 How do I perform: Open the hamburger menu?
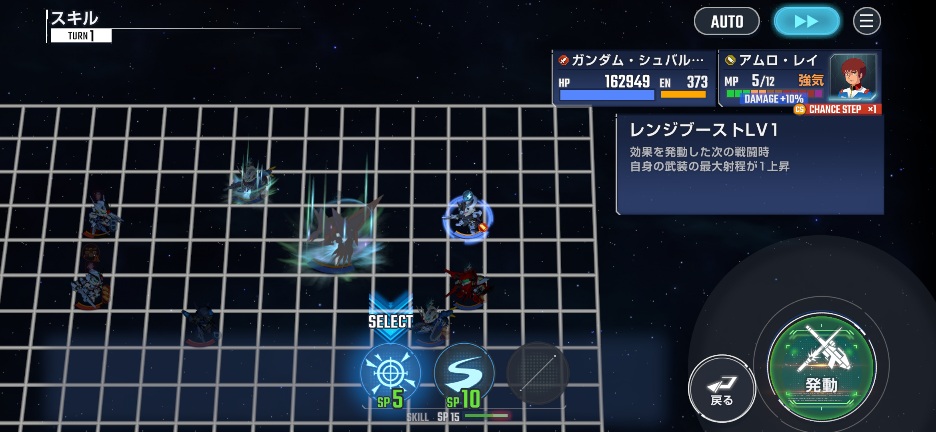[x=867, y=21]
